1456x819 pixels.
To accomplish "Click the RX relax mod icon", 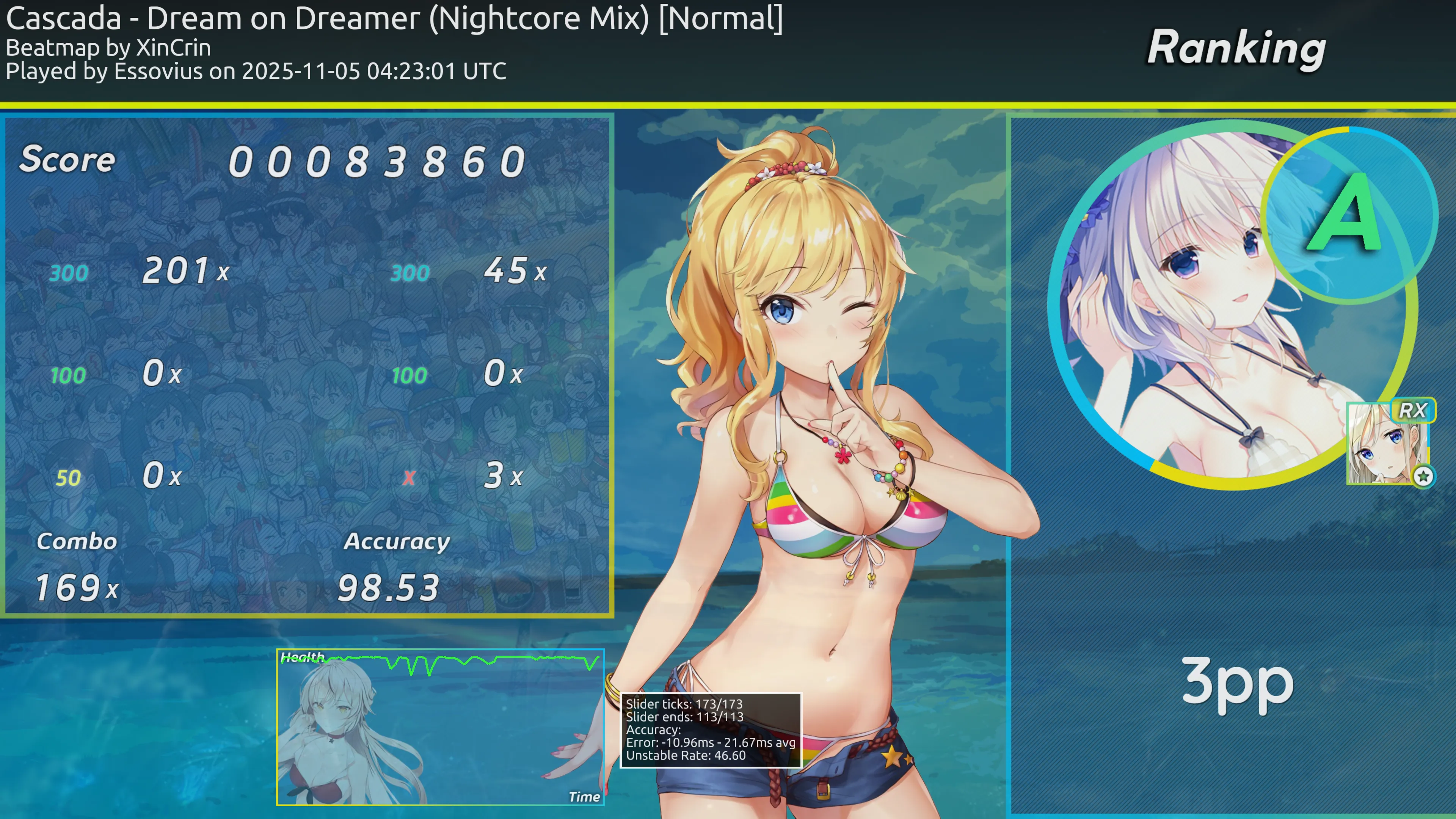I will [x=1412, y=411].
